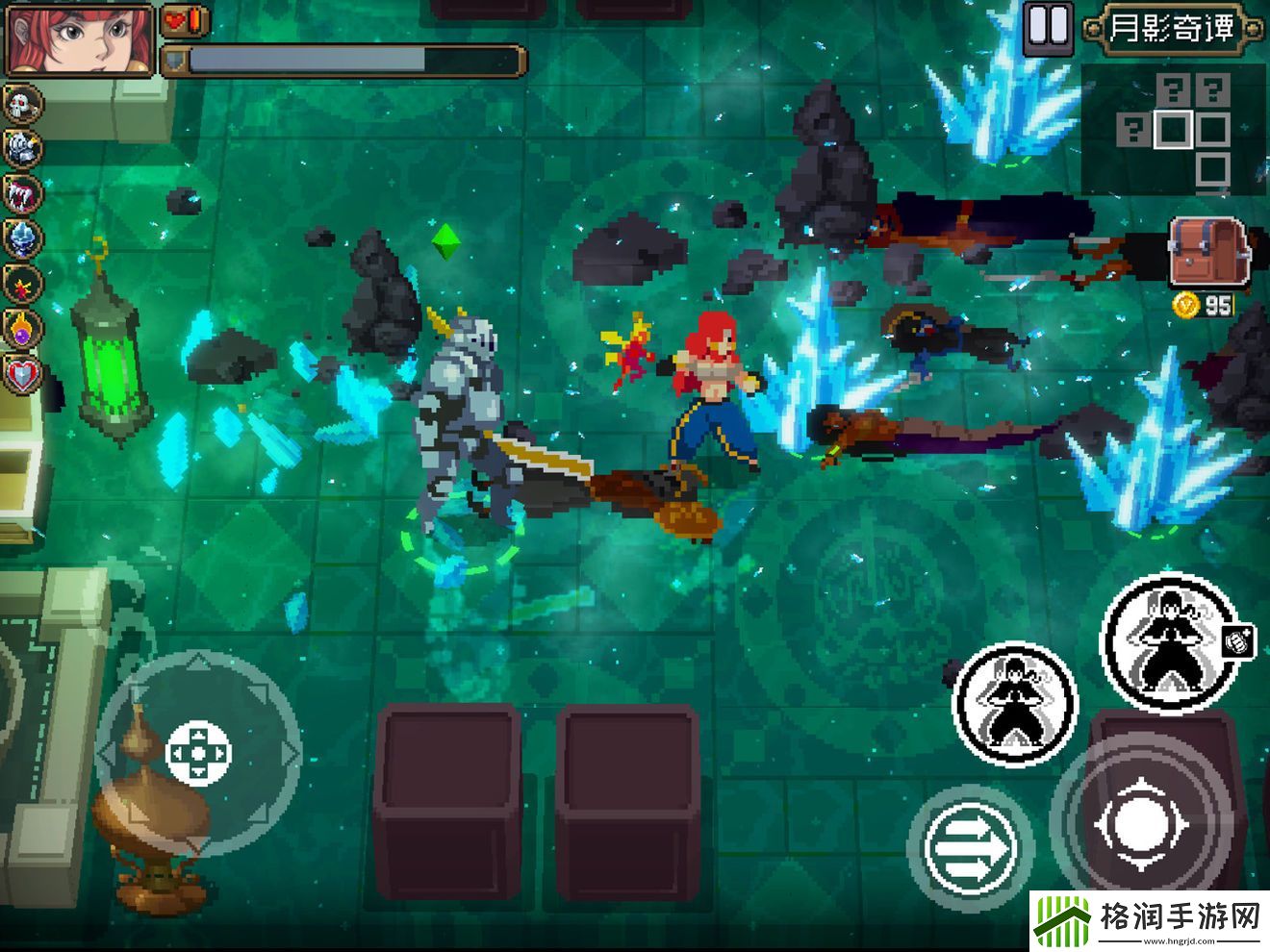Select the red-haired heroine portrait
The width and height of the screenshot is (1270, 952).
coord(80,38)
